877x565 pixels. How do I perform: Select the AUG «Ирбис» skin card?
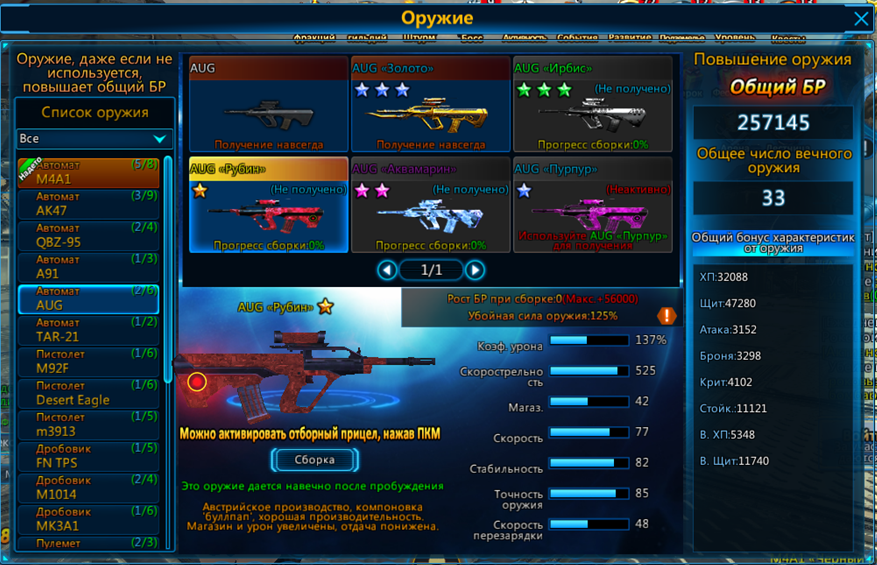click(x=592, y=104)
